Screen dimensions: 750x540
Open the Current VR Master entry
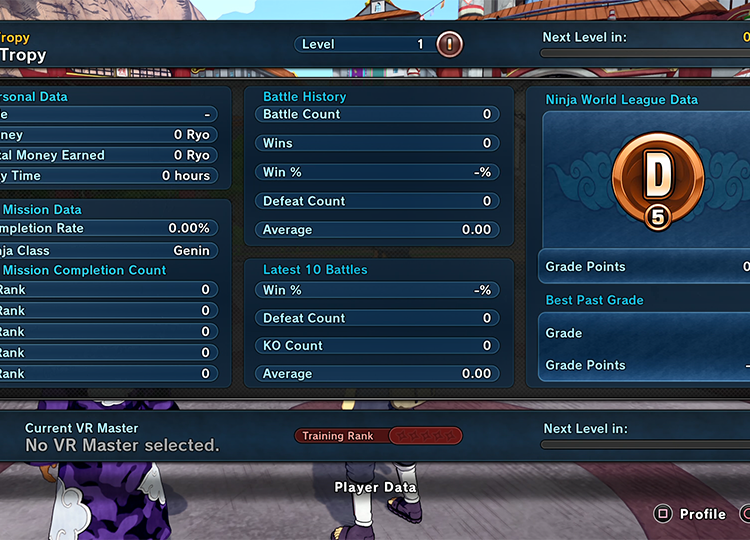(122, 437)
